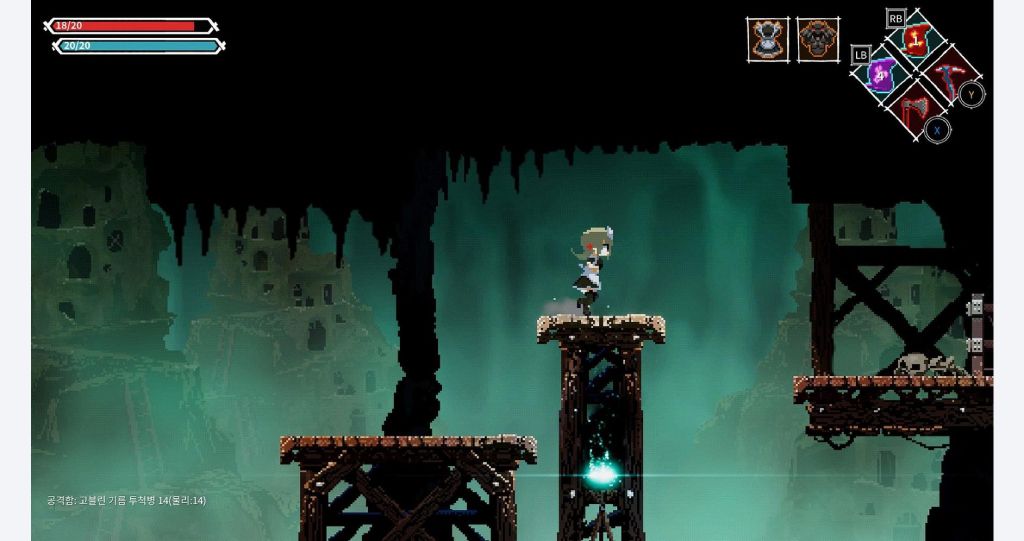Click the silver armor status icon
The image size is (1024, 541).
768,39
